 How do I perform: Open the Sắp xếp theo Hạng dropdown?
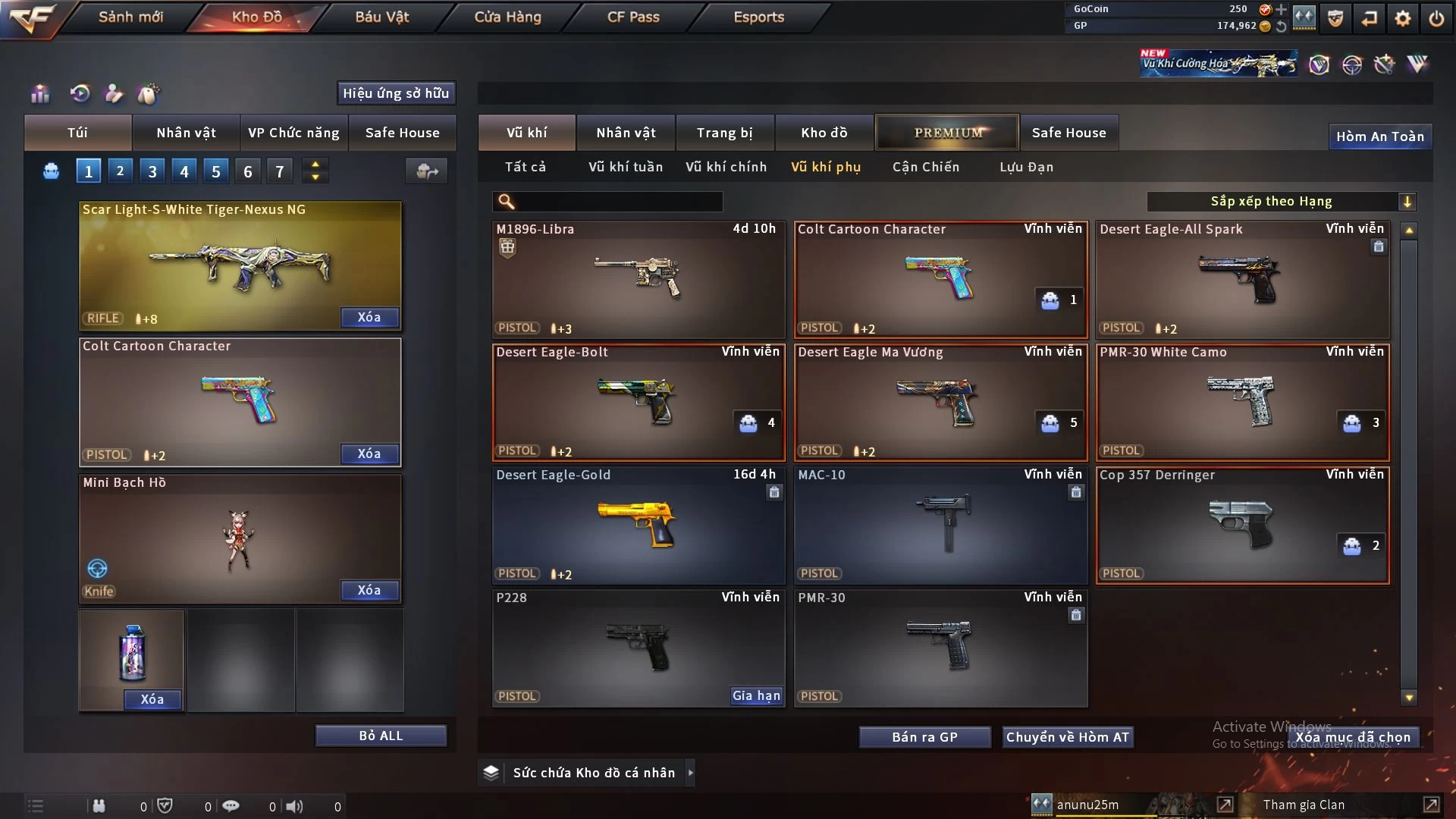coord(1281,202)
